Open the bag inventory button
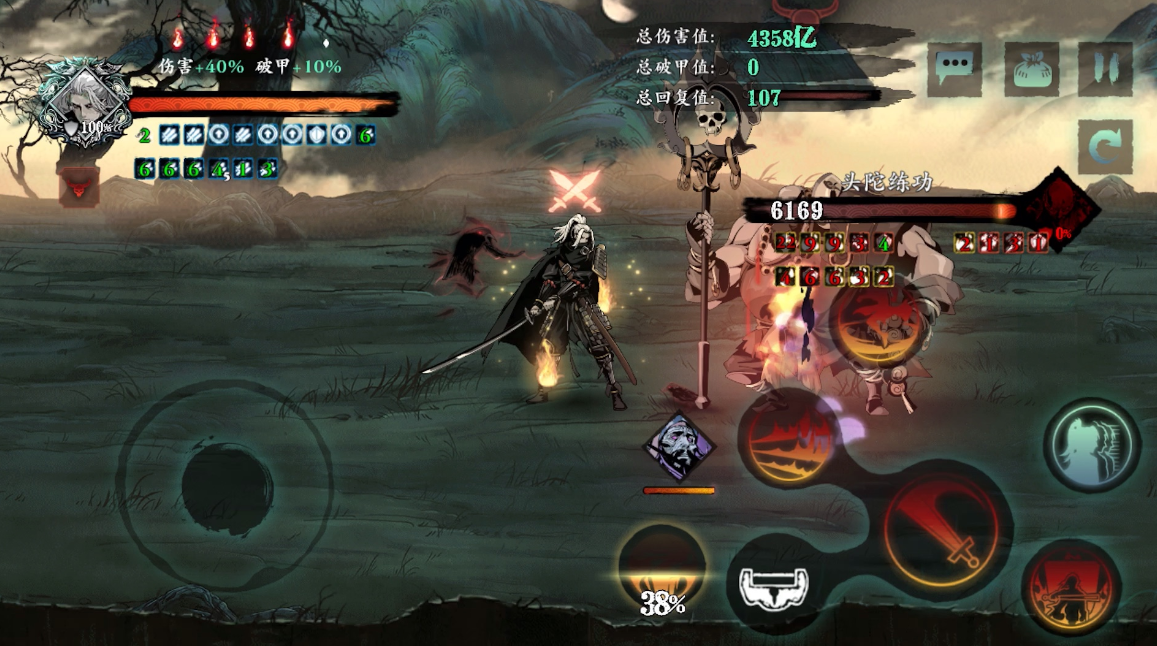1157x646 pixels. coord(1031,69)
